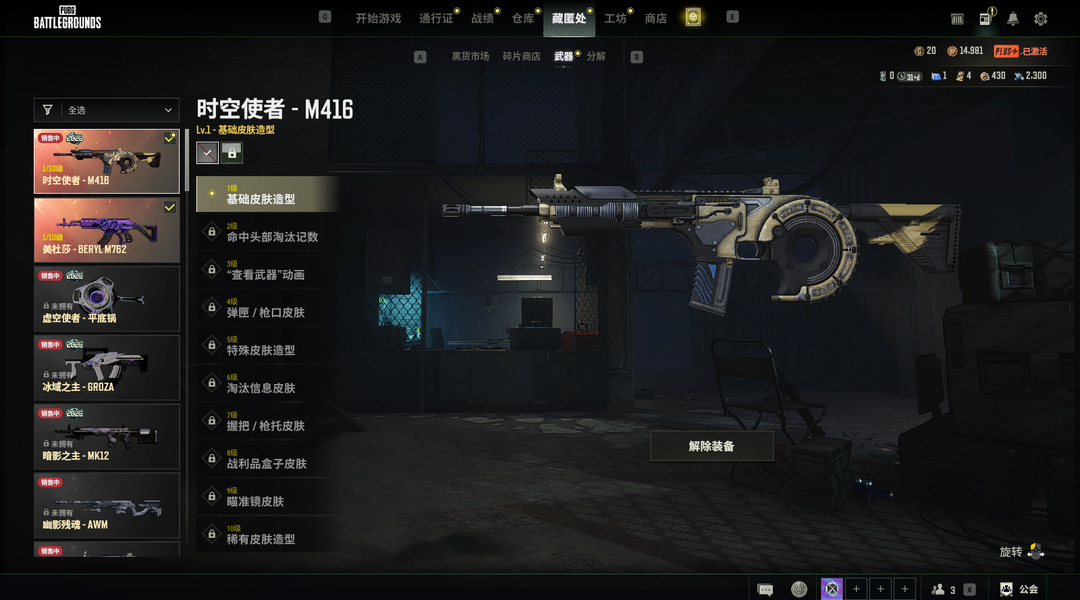Viewport: 1080px width, 600px height.
Task: Click the 解除装备 button
Action: pyautogui.click(x=711, y=446)
